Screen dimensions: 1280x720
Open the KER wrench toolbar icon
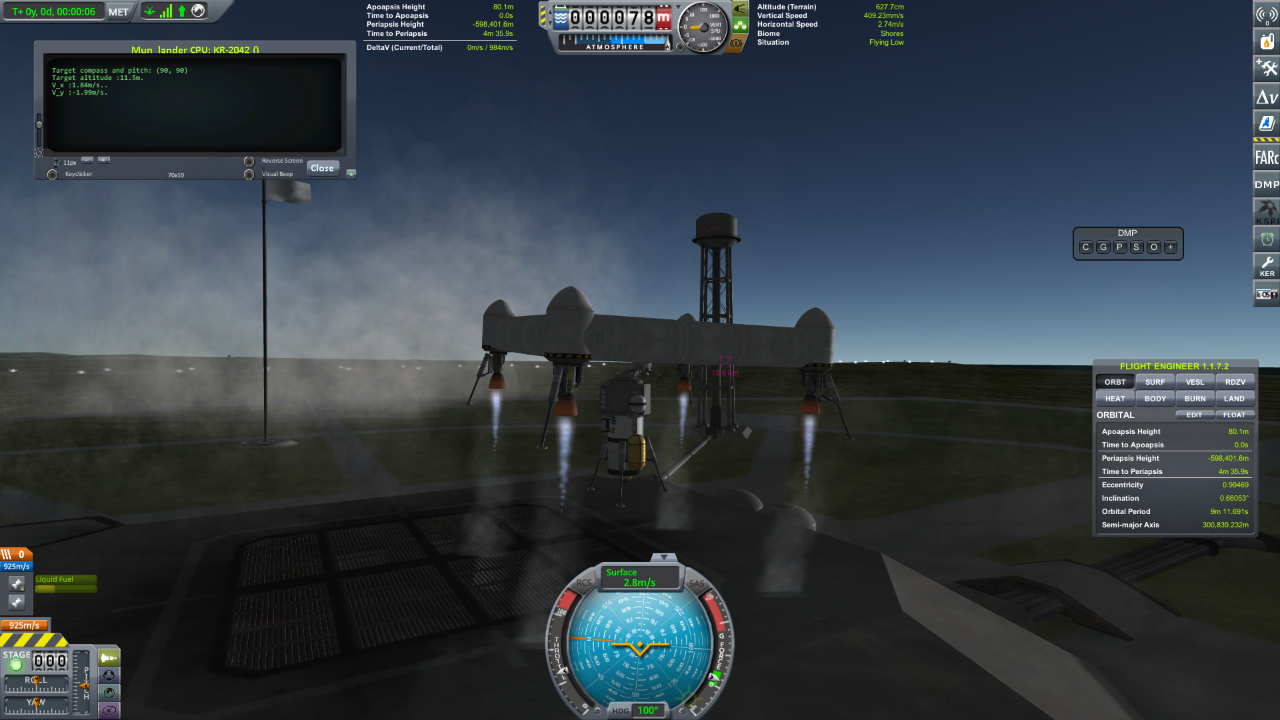[1266, 267]
